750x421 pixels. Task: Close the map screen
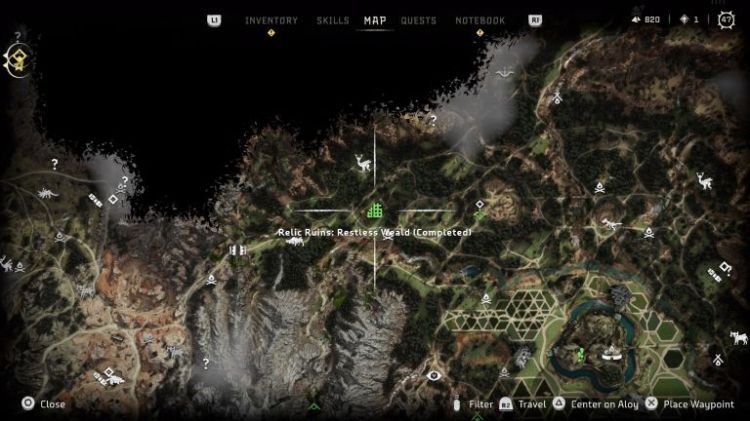click(44, 404)
